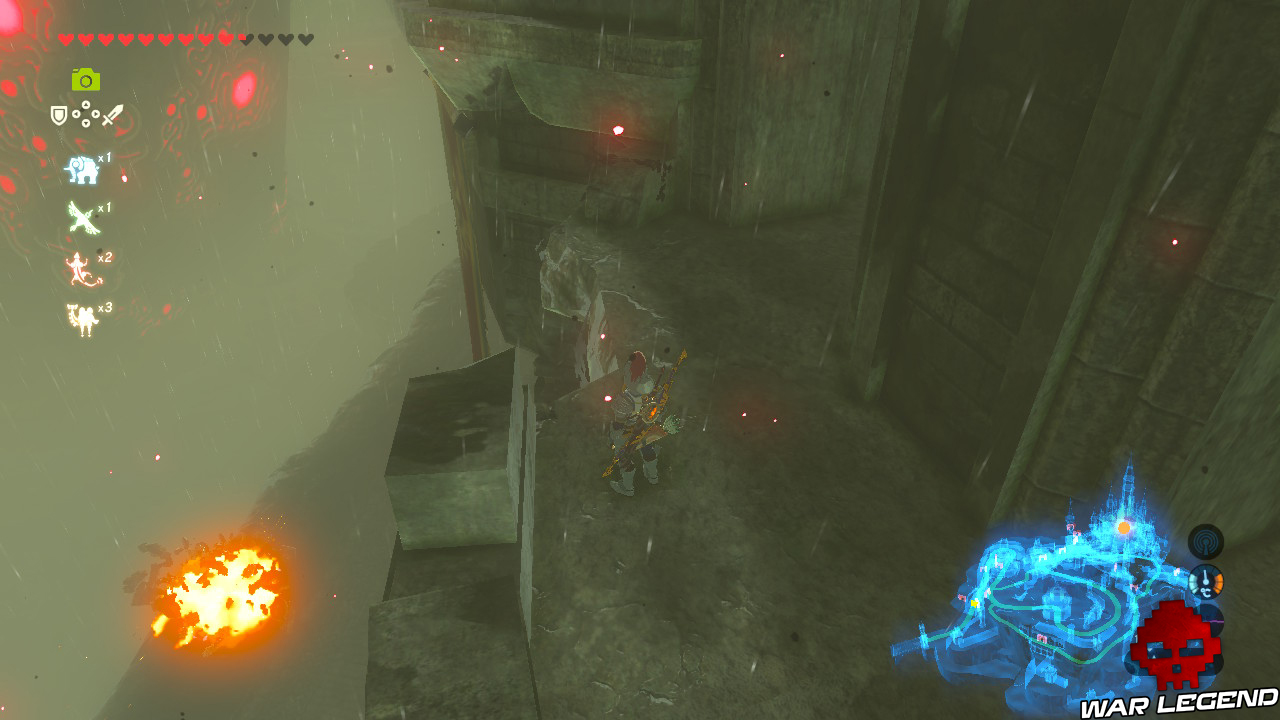The height and width of the screenshot is (720, 1280).
Task: Toggle the first empty heart container
Action: pos(245,38)
